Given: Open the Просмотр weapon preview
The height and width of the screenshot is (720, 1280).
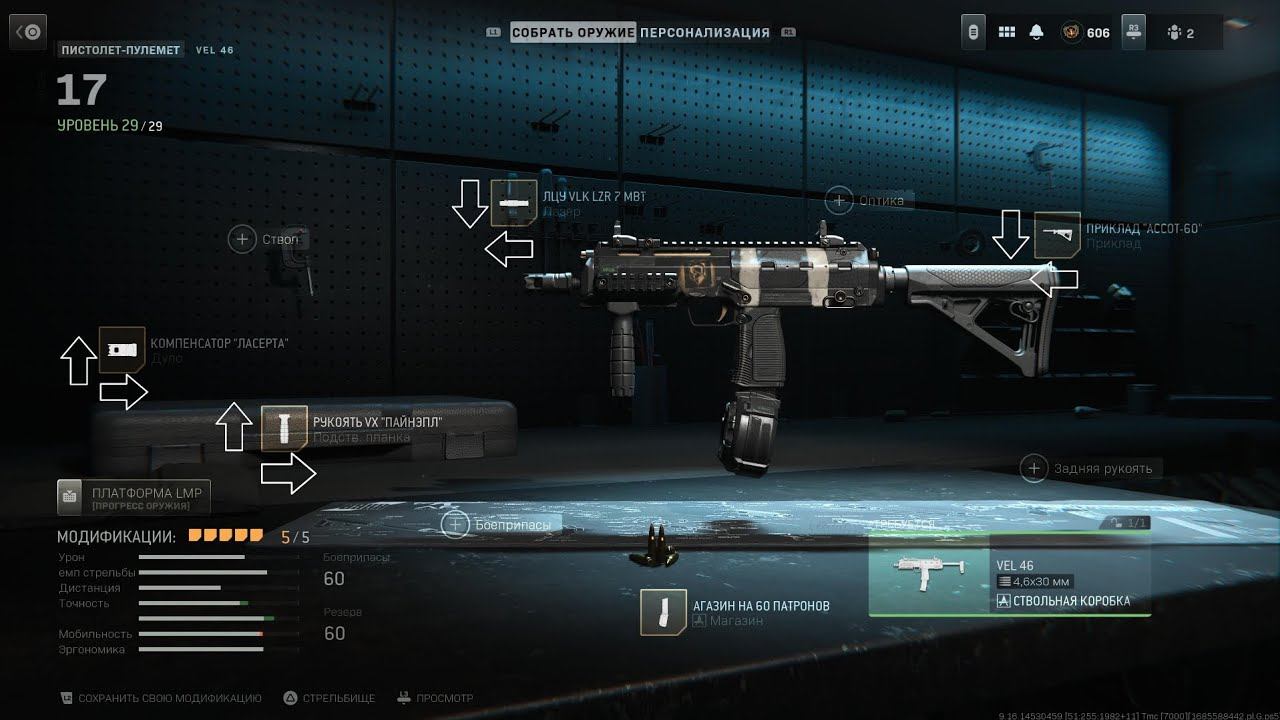Looking at the screenshot, I should click(435, 698).
